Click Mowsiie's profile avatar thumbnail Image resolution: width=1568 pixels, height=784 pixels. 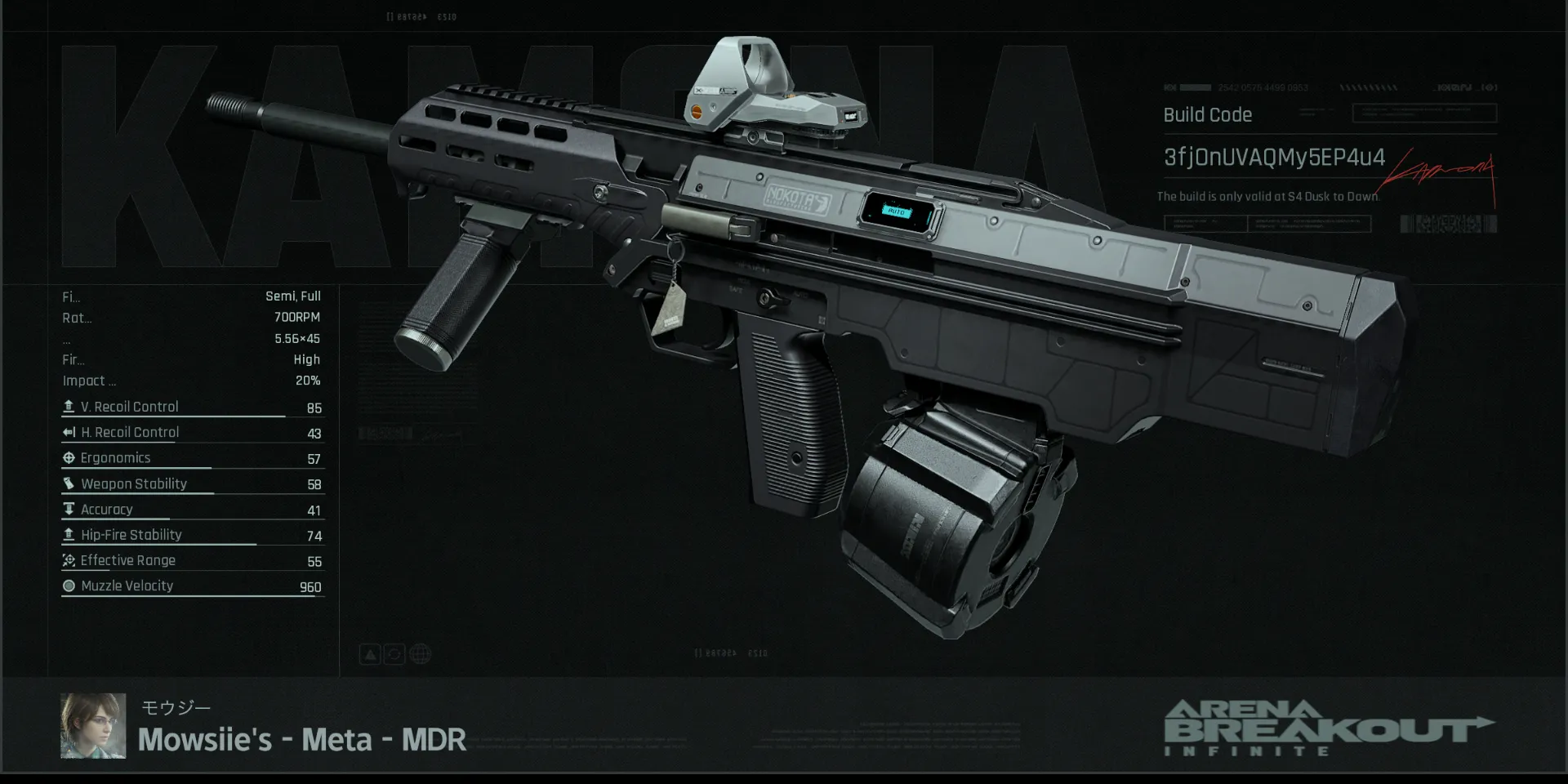coord(93,726)
